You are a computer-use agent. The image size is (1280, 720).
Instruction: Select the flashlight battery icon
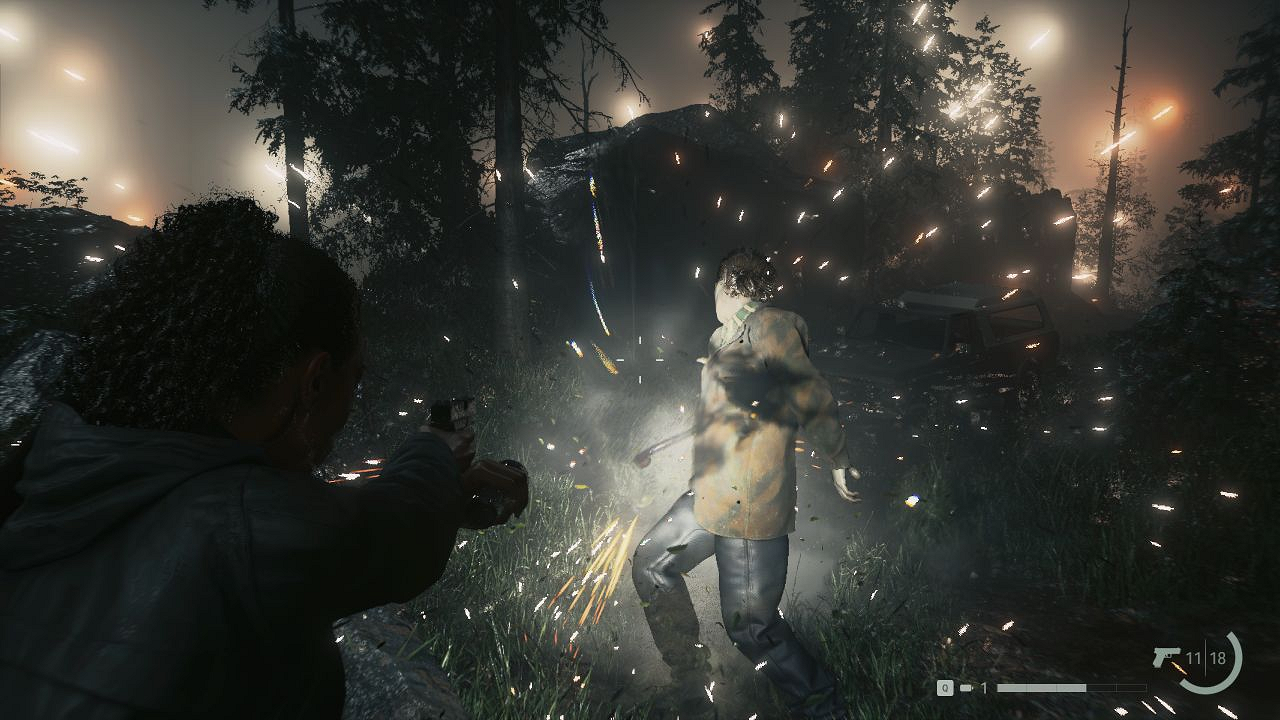pyautogui.click(x=966, y=688)
